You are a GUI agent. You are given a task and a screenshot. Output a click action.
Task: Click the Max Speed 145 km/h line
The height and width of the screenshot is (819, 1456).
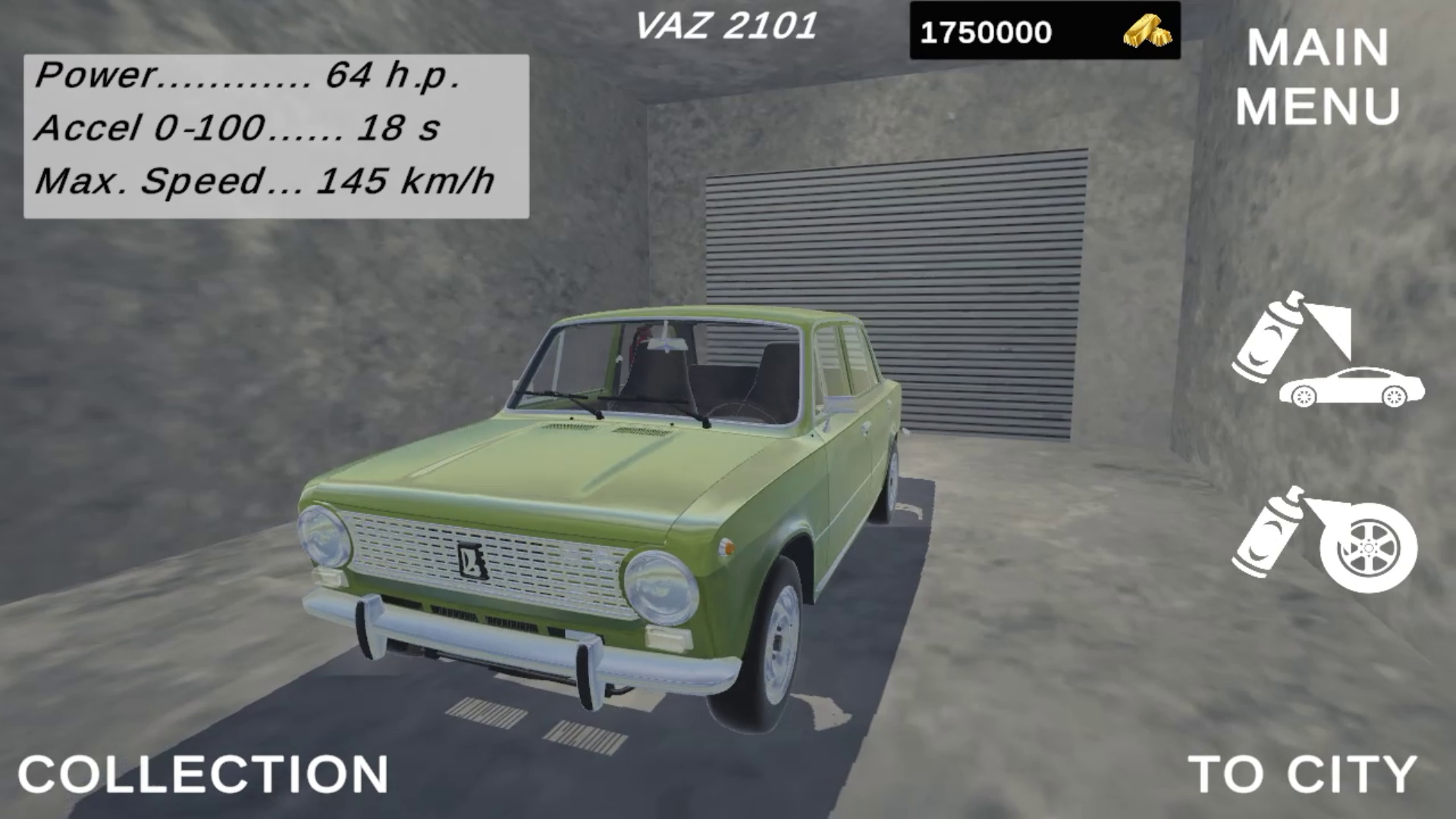[265, 182]
